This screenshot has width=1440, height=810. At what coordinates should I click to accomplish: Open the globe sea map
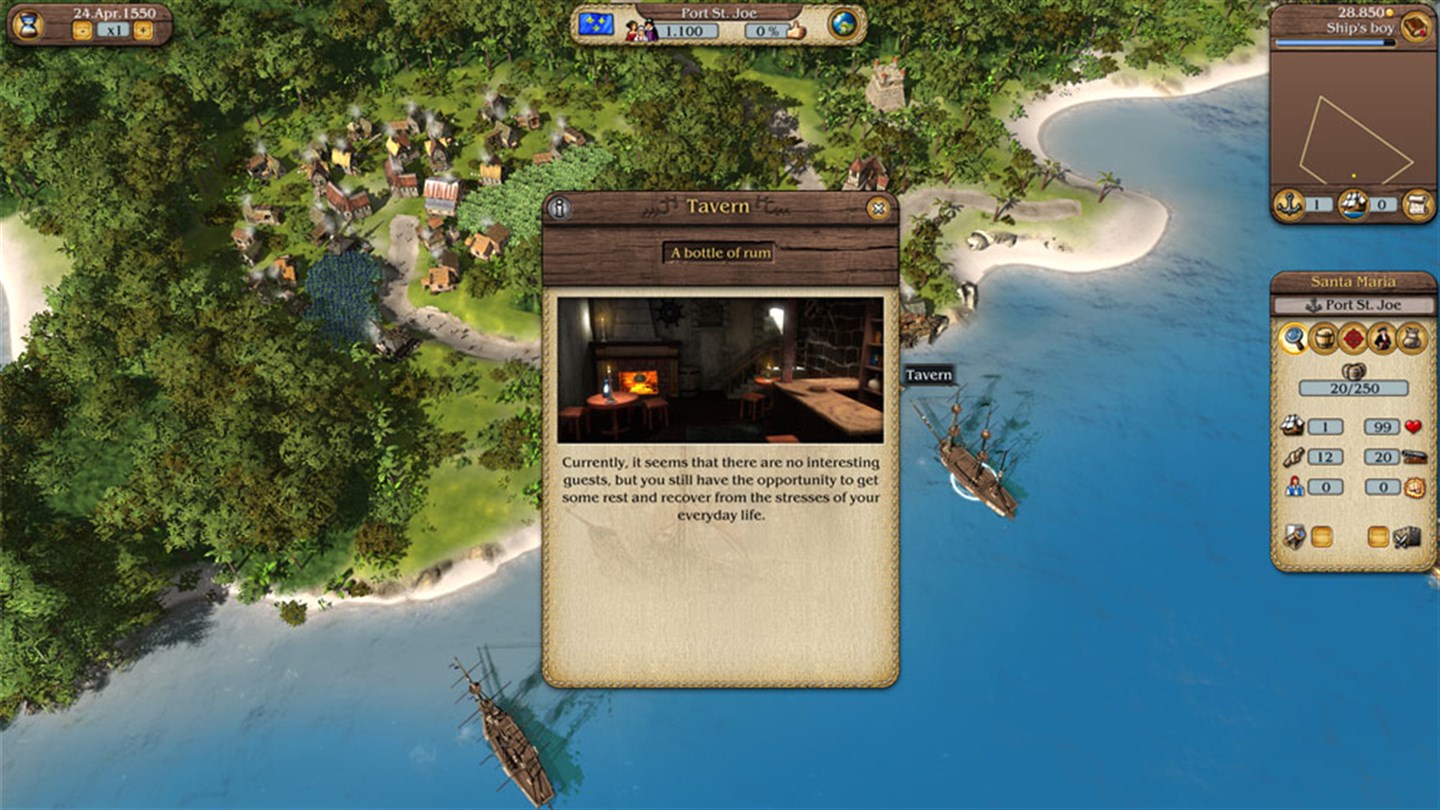click(844, 25)
